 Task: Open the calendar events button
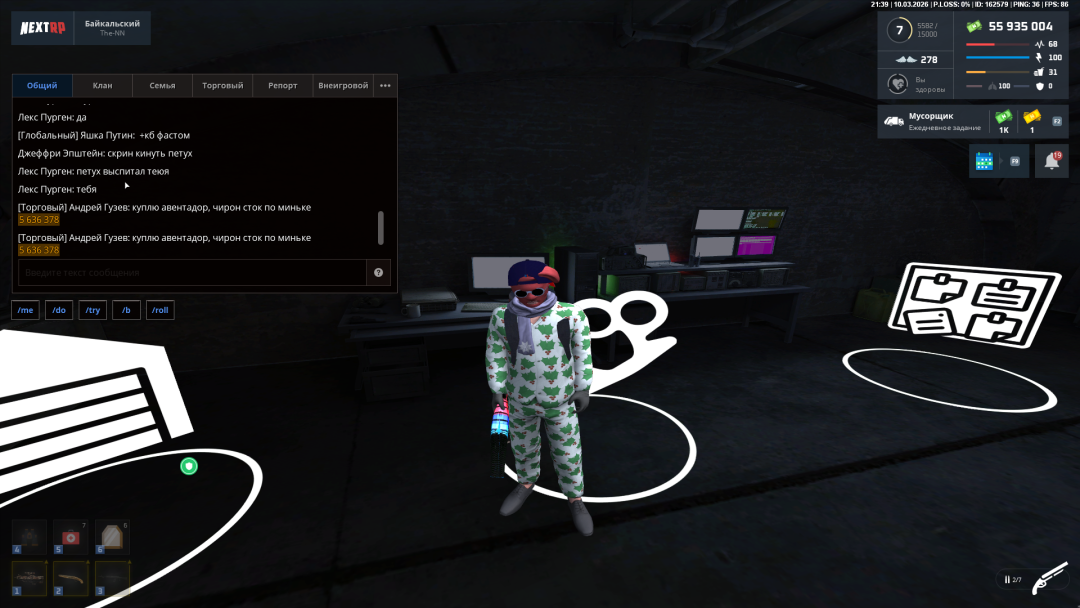pos(984,161)
